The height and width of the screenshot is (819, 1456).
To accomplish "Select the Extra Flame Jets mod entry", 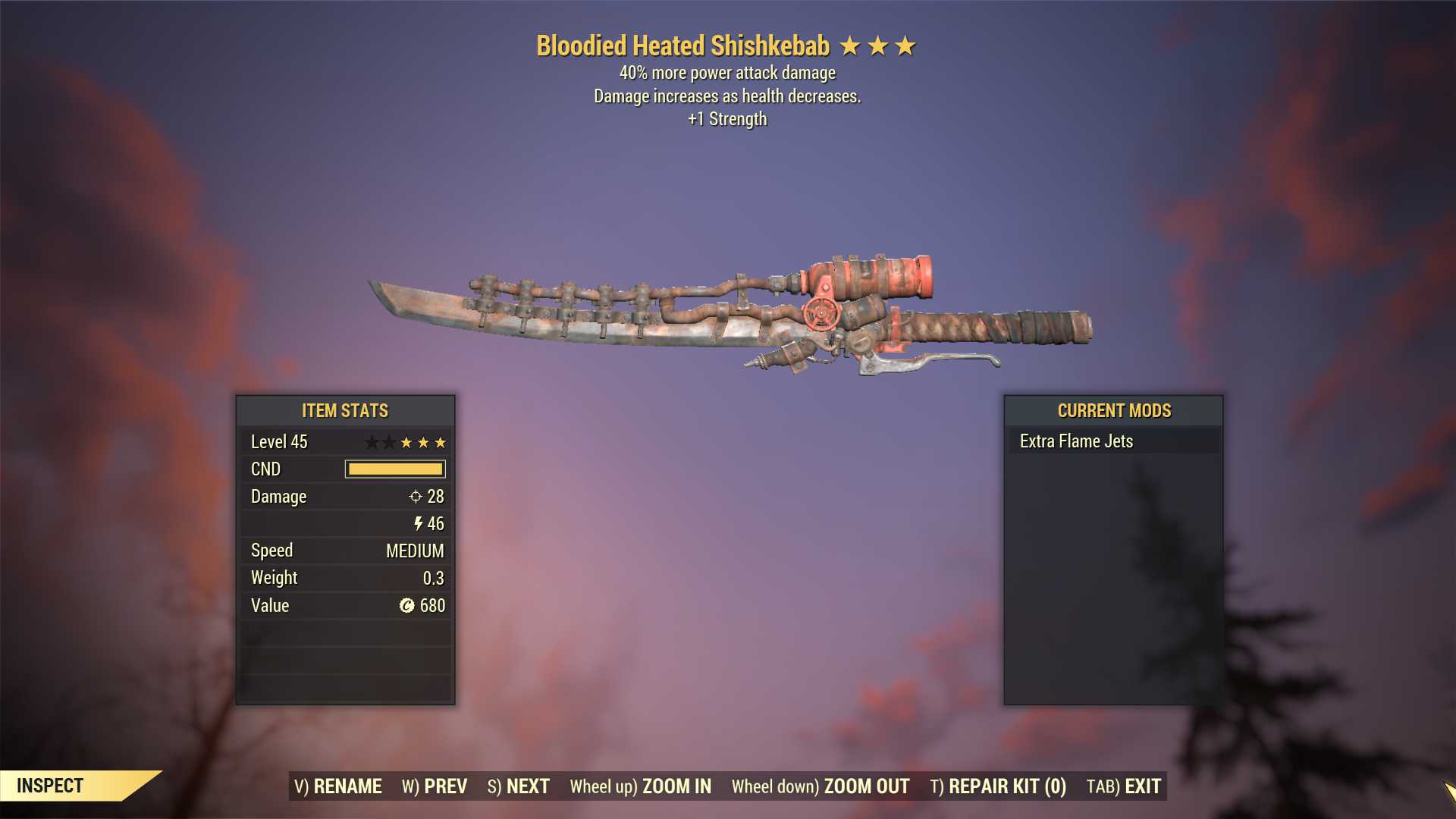I will (x=1076, y=441).
